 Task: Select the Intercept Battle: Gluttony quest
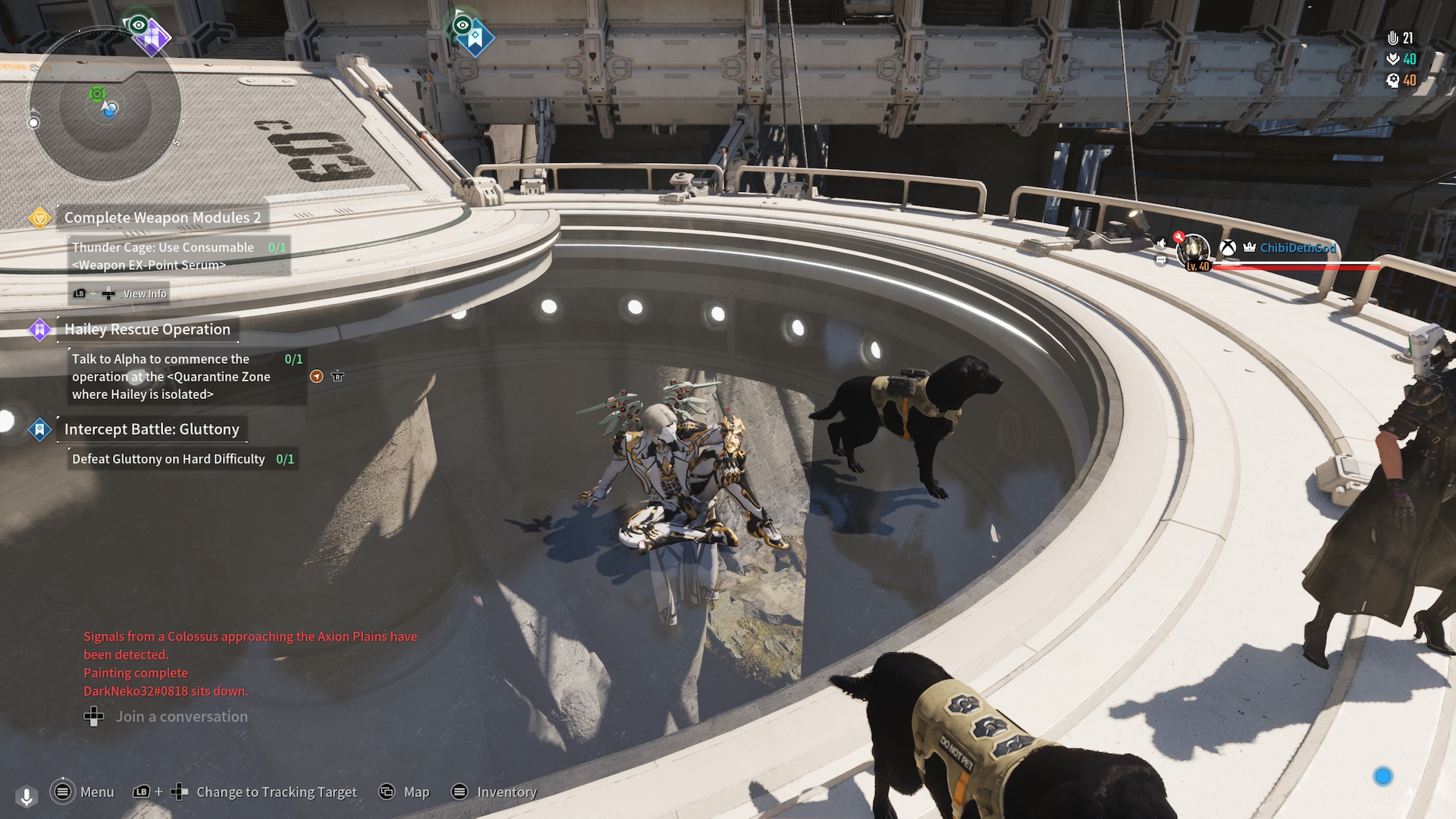tap(151, 429)
